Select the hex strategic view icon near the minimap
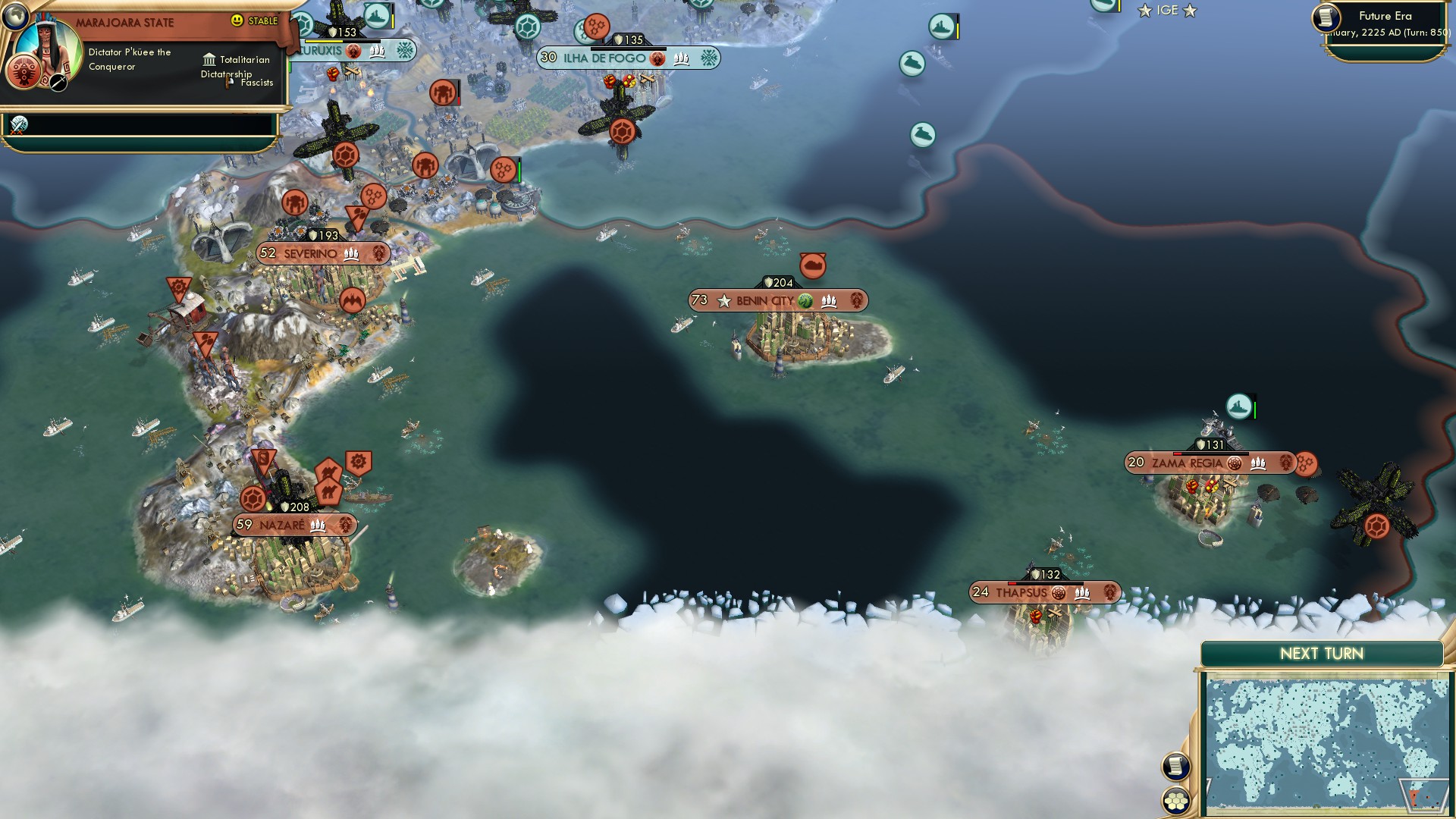 tap(1176, 802)
